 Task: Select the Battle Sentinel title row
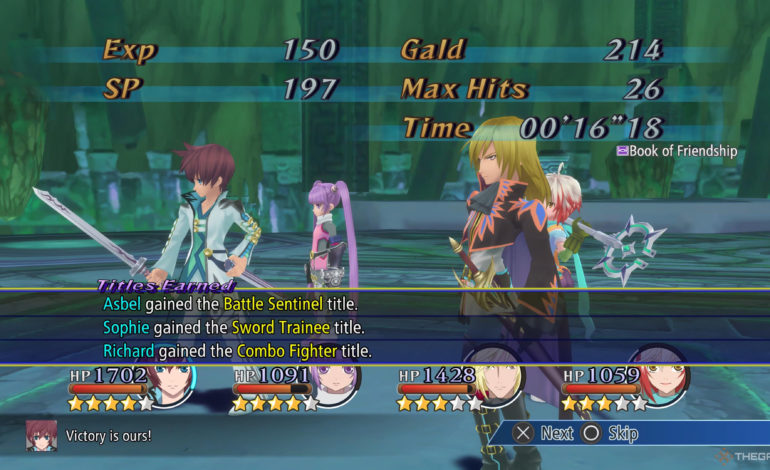click(230, 303)
